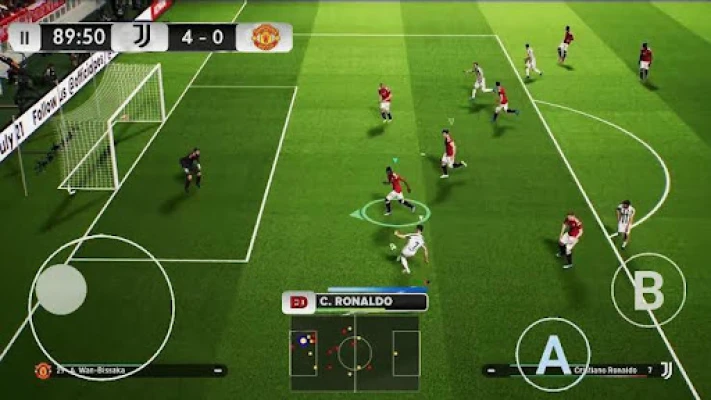
Task: Tap the B action button
Action: [648, 291]
